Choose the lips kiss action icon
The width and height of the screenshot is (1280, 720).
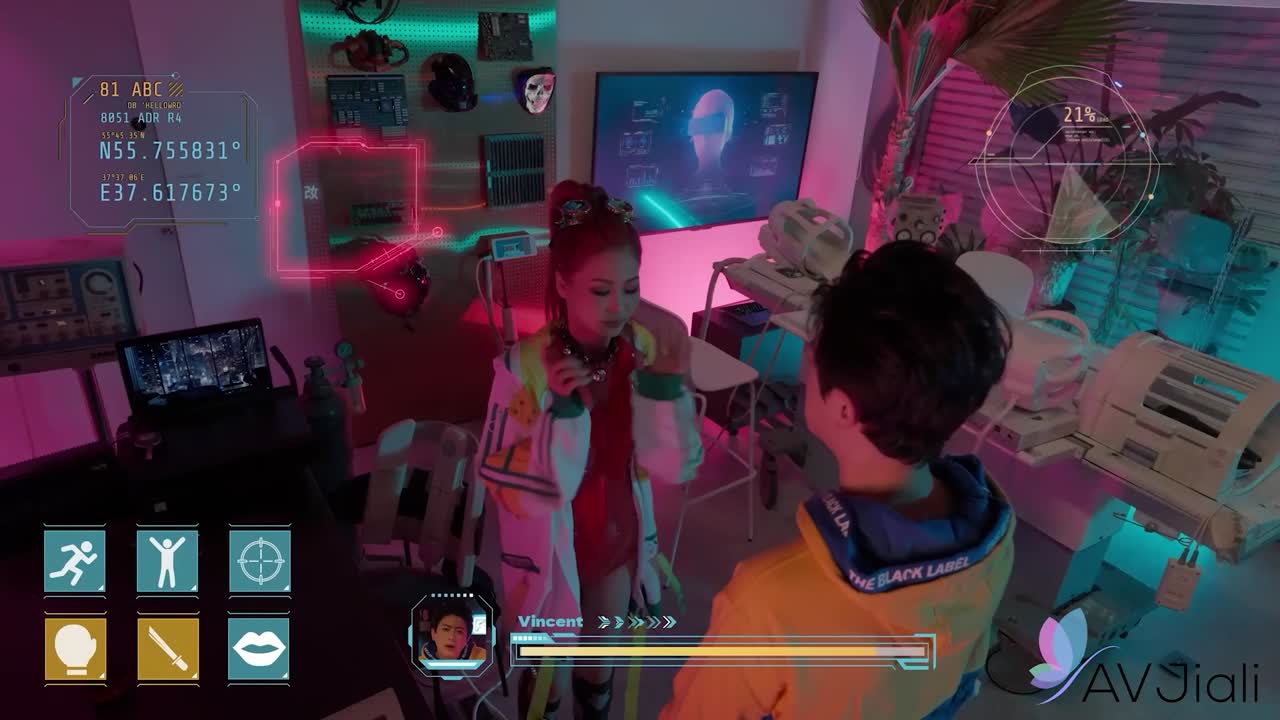(x=260, y=649)
